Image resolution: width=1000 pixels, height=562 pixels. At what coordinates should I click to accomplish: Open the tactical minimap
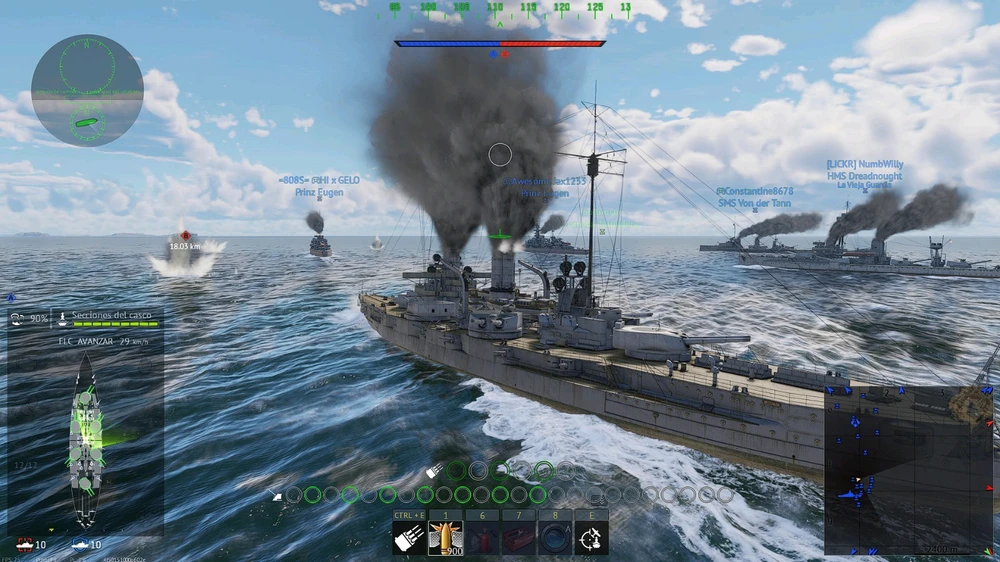tap(908, 470)
